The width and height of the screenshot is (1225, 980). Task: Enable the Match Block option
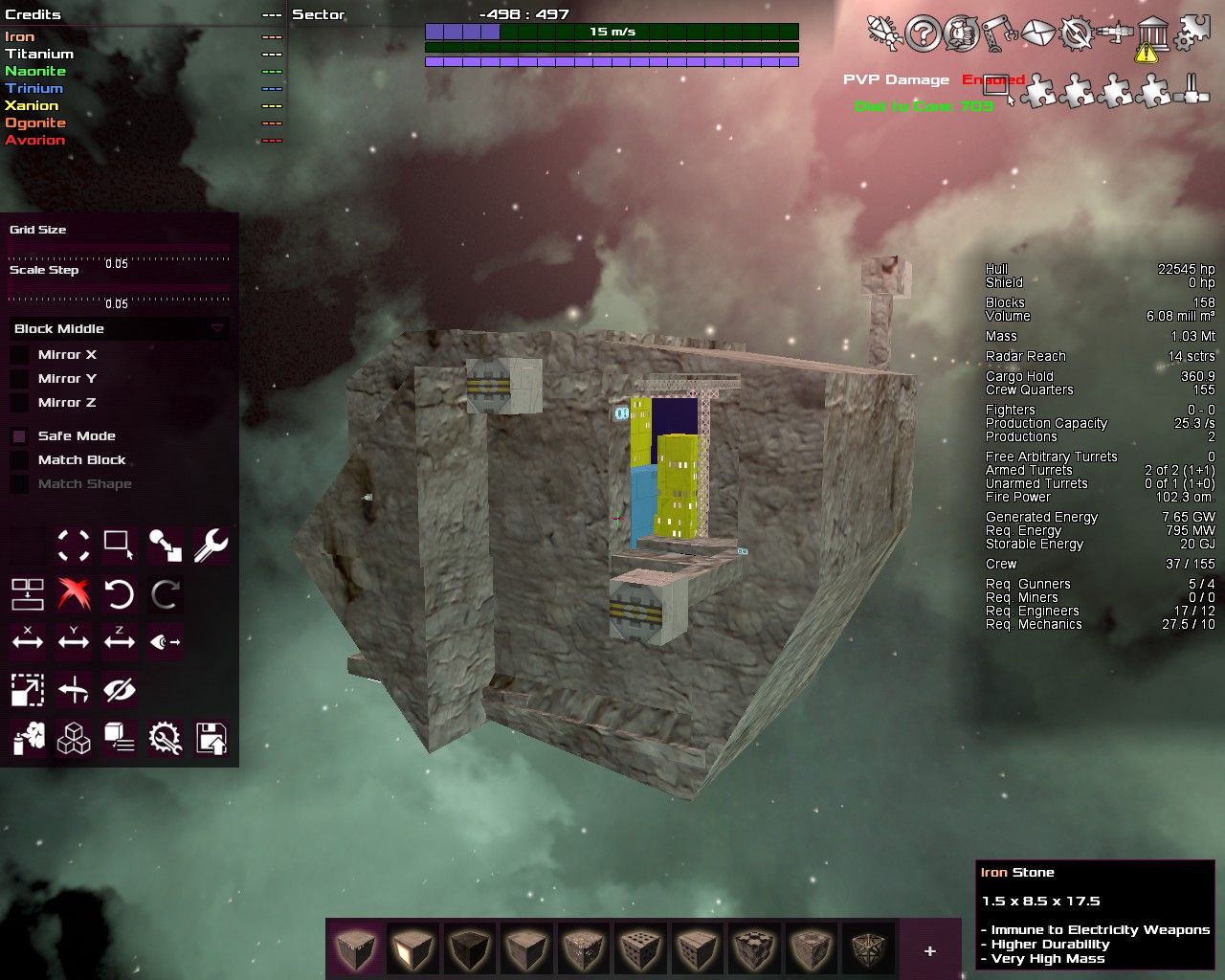coord(19,460)
